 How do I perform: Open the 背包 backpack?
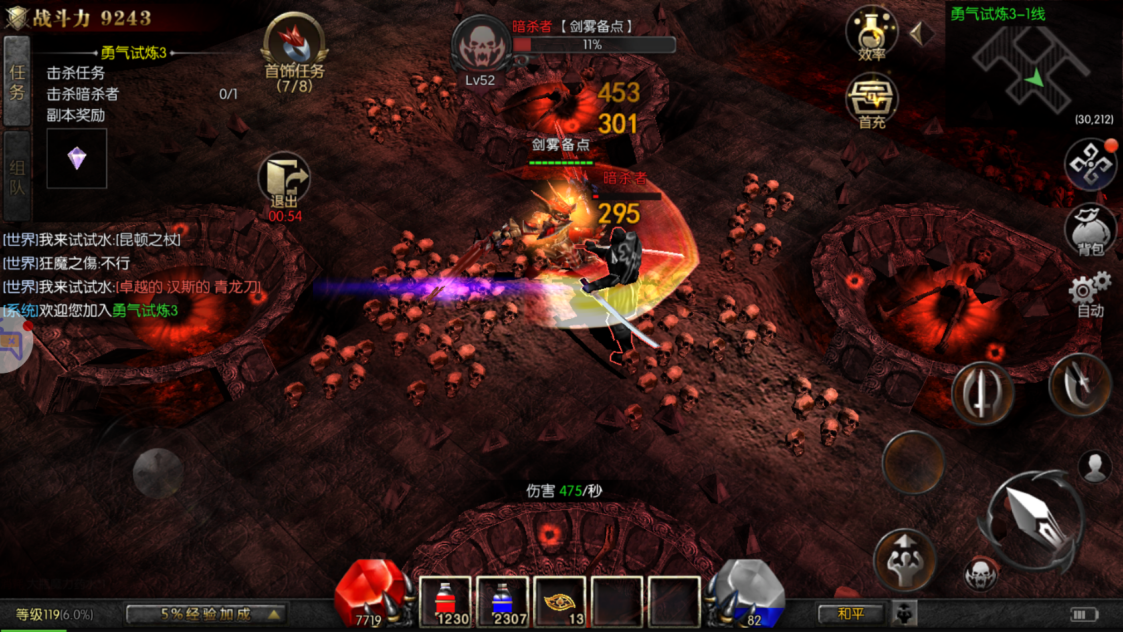(x=1090, y=230)
